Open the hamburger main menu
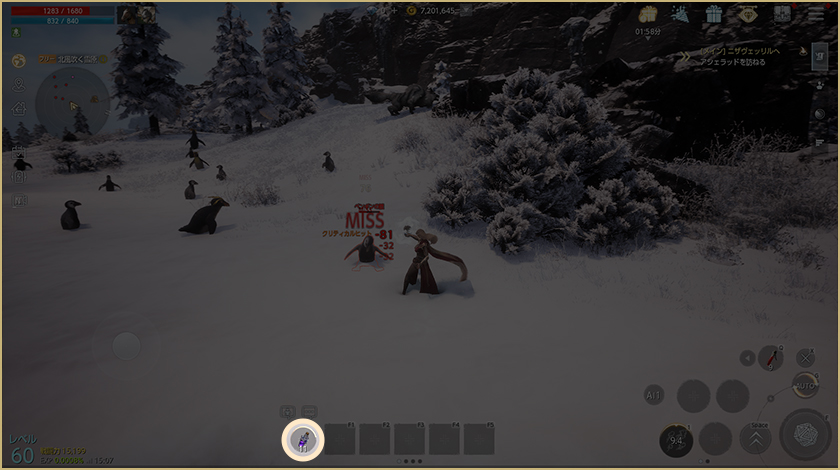The height and width of the screenshot is (470, 840). (816, 14)
